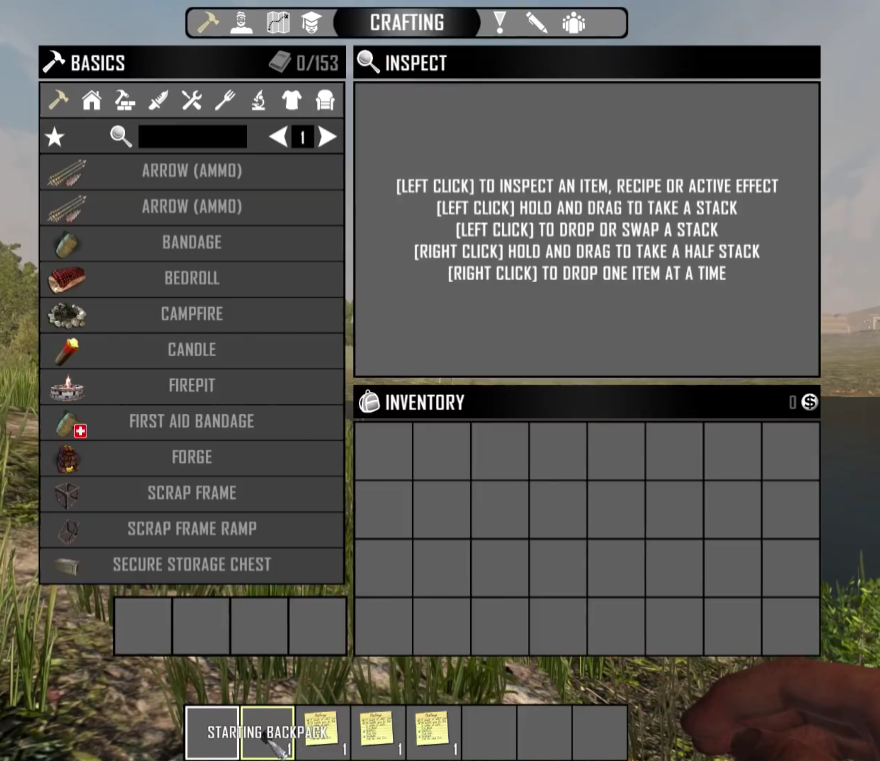Select the Campfire recipe
The width and height of the screenshot is (880, 761).
(x=191, y=314)
